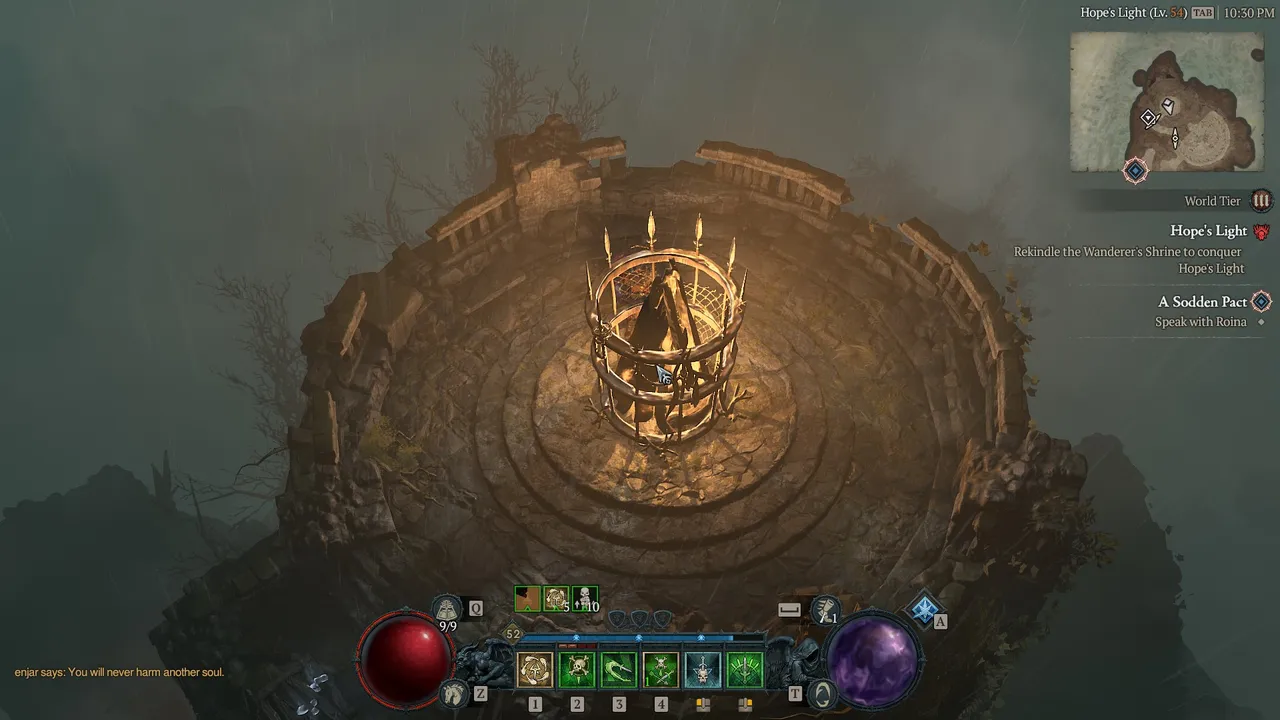Activate the skull with crossed swords skill
The width and height of the screenshot is (1280, 720).
coord(661,670)
